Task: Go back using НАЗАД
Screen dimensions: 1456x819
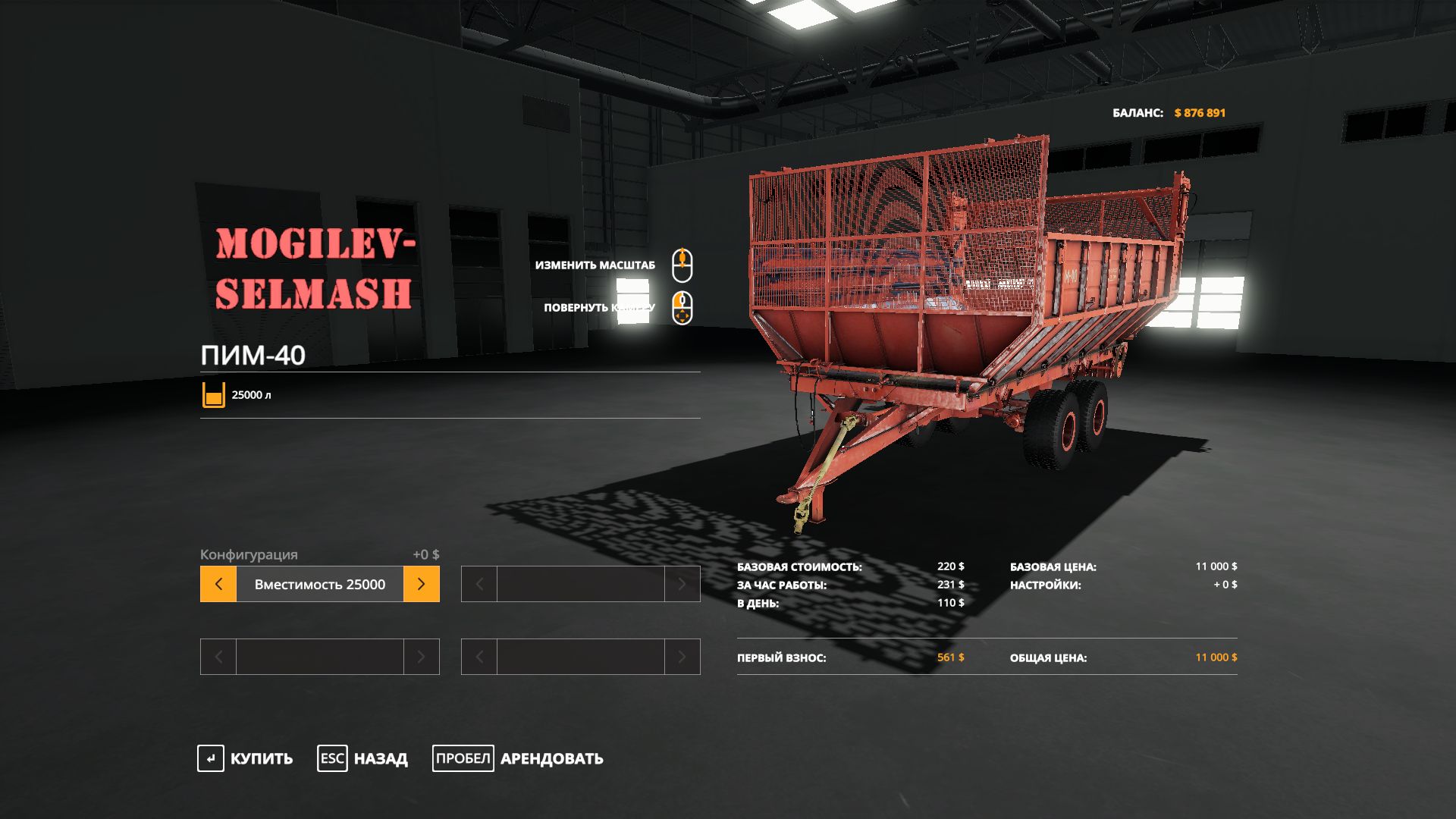Action: pos(362,758)
